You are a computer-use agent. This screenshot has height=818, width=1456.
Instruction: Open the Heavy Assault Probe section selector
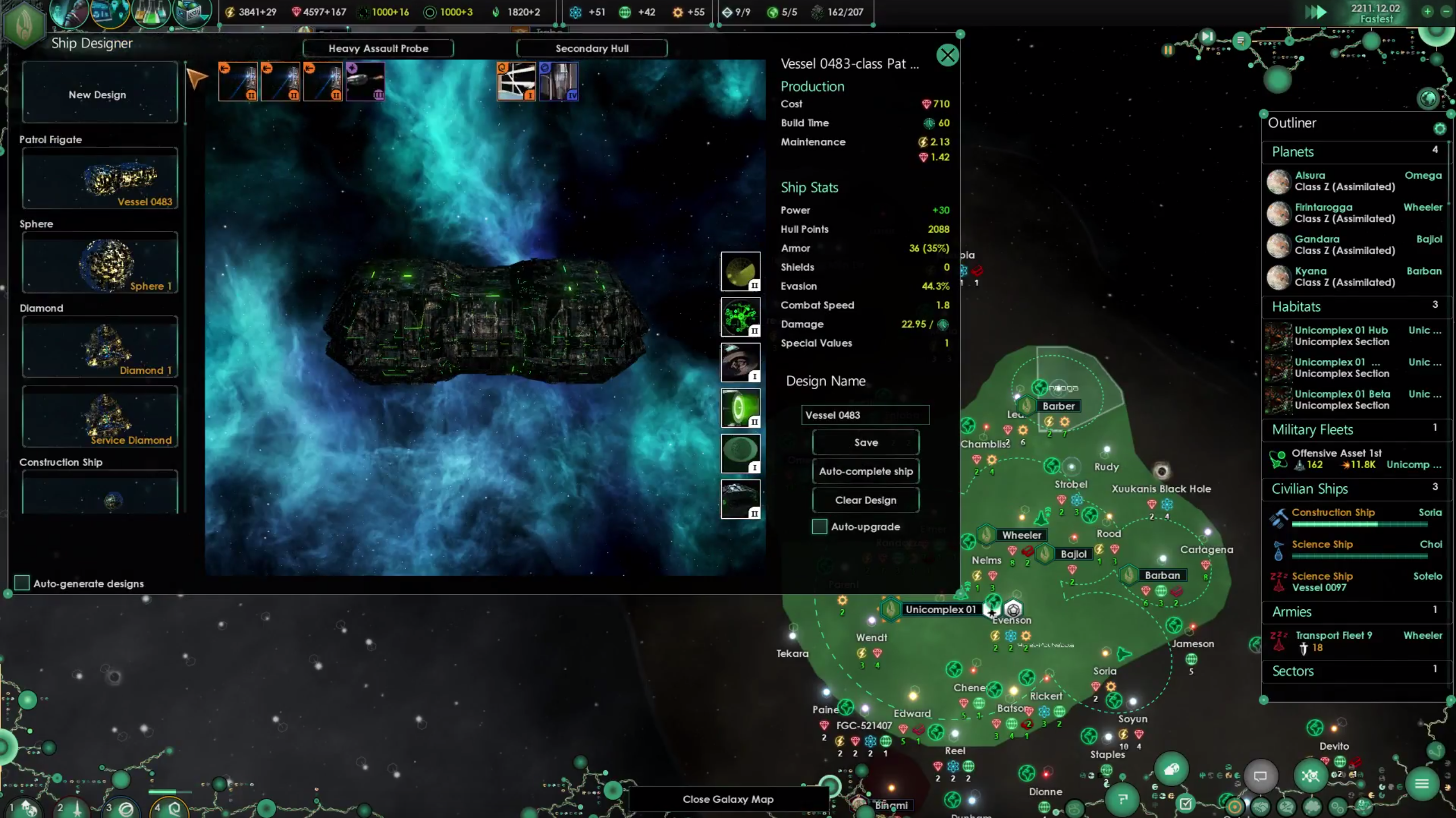point(378,48)
